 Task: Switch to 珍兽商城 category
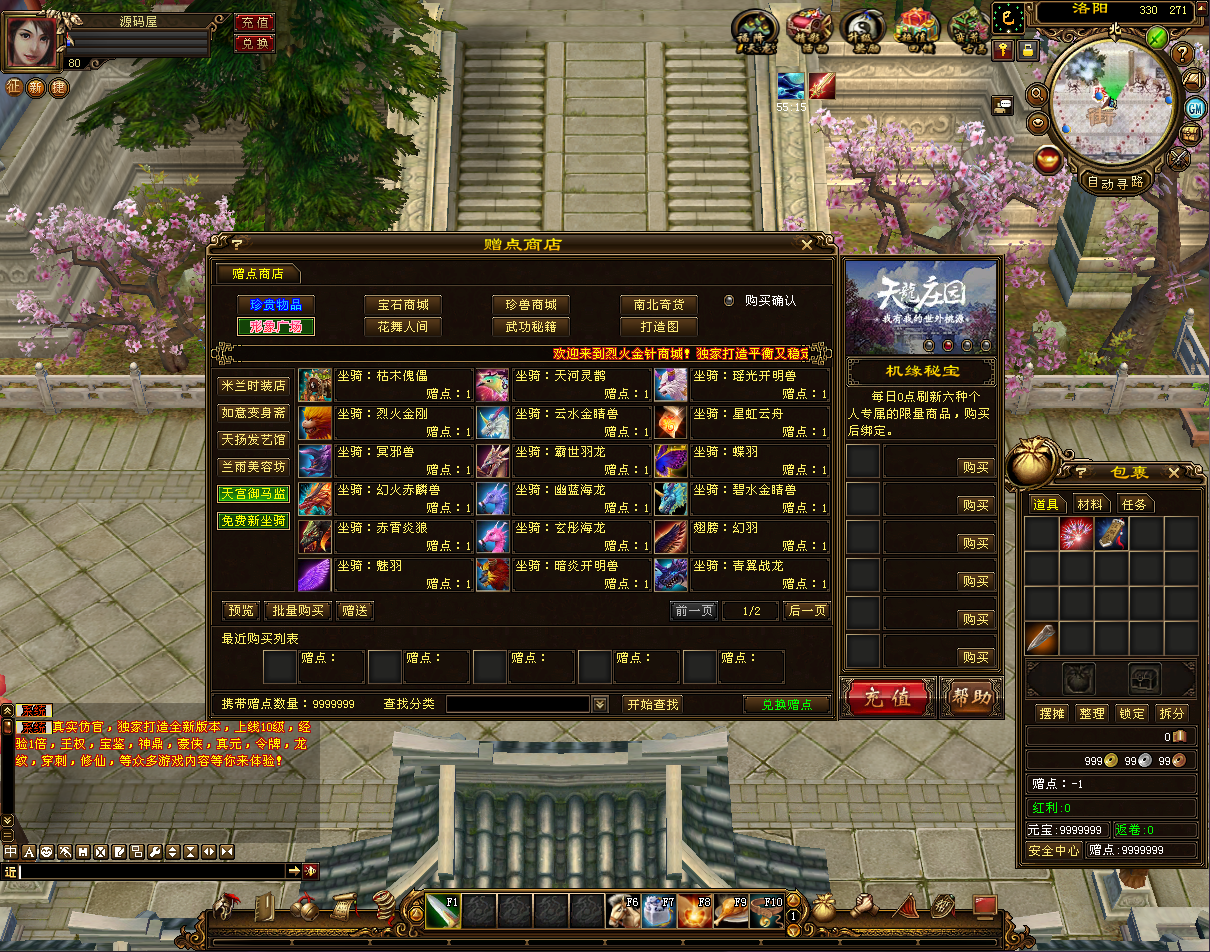531,304
